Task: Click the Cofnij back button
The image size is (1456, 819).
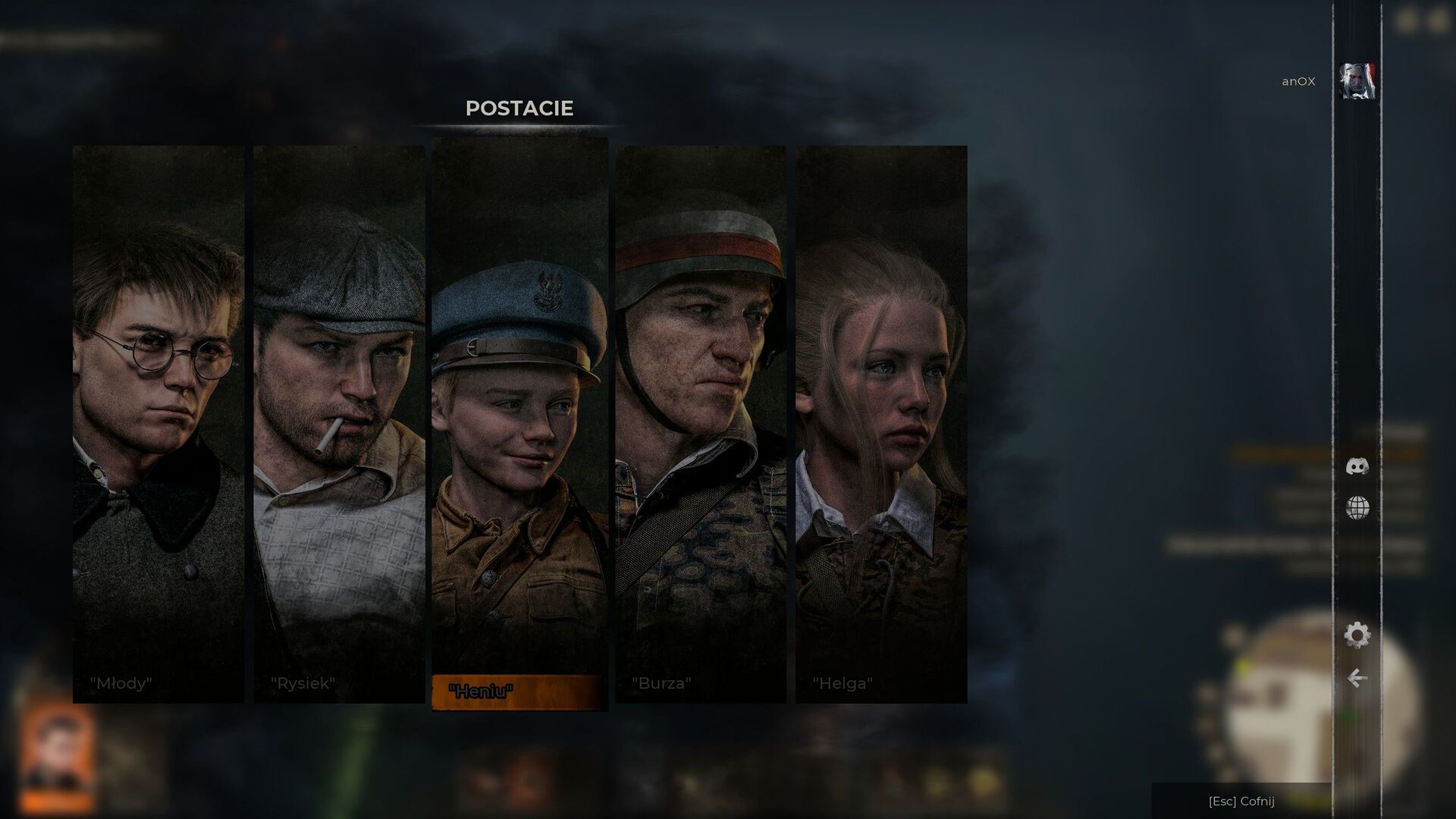Action: [x=1241, y=802]
